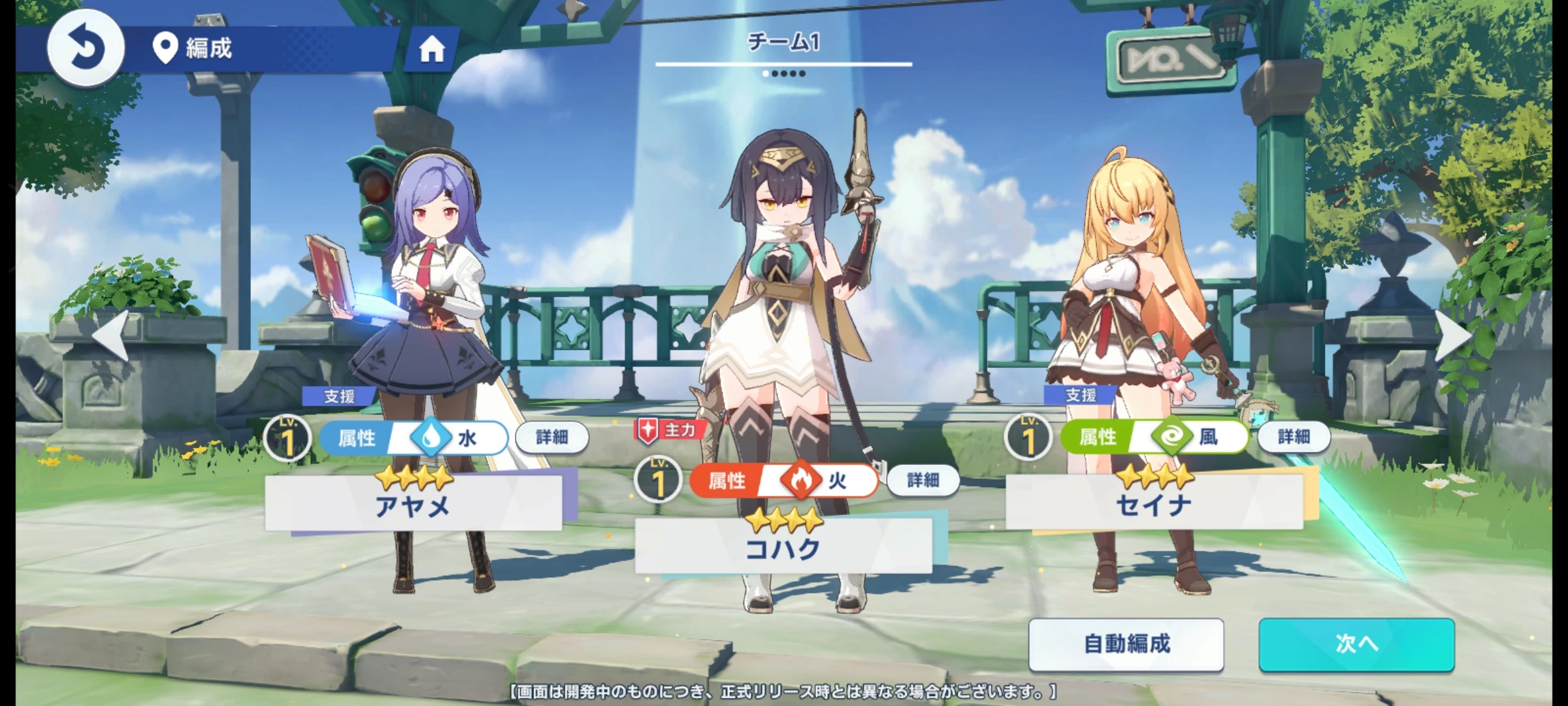This screenshot has height=706, width=1568.
Task: Go back with the circular return arrow
Action: [x=85, y=48]
